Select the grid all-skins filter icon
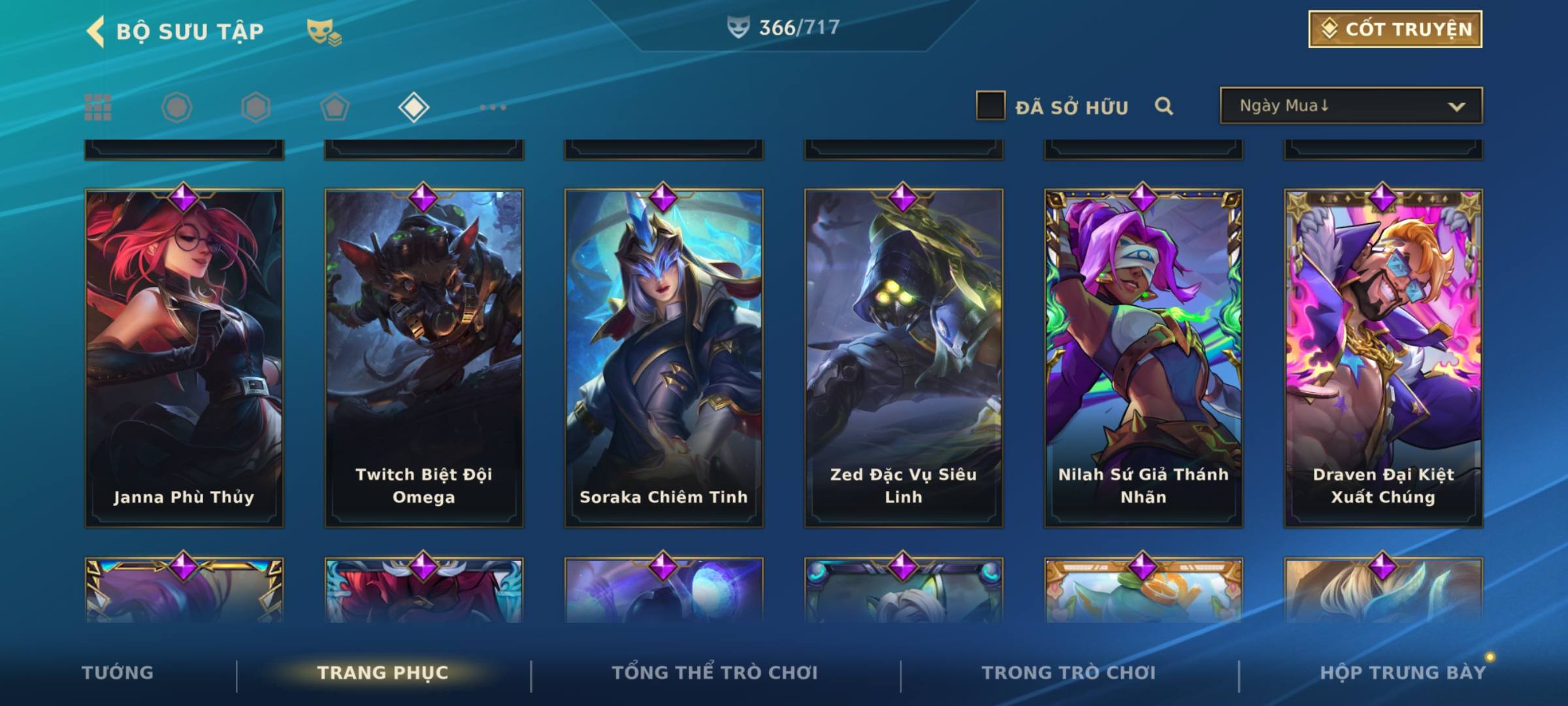1568x706 pixels. (98, 107)
